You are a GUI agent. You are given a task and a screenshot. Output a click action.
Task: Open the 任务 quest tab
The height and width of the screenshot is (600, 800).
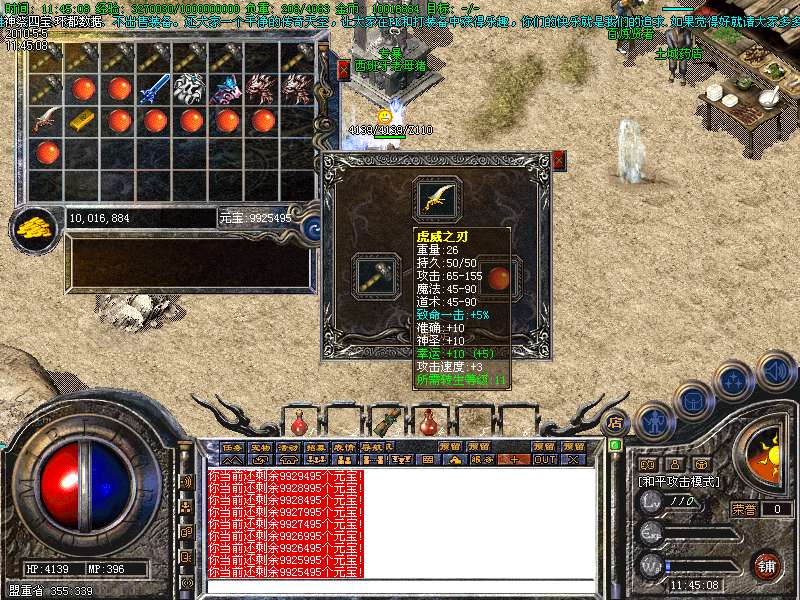pyautogui.click(x=233, y=446)
